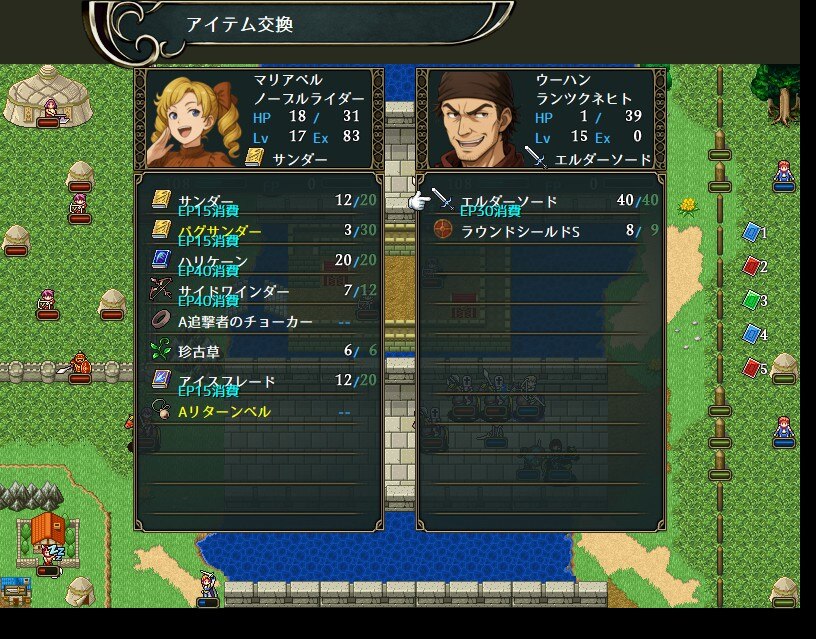Select the サンダー tome in Mariabell's list

258,201
